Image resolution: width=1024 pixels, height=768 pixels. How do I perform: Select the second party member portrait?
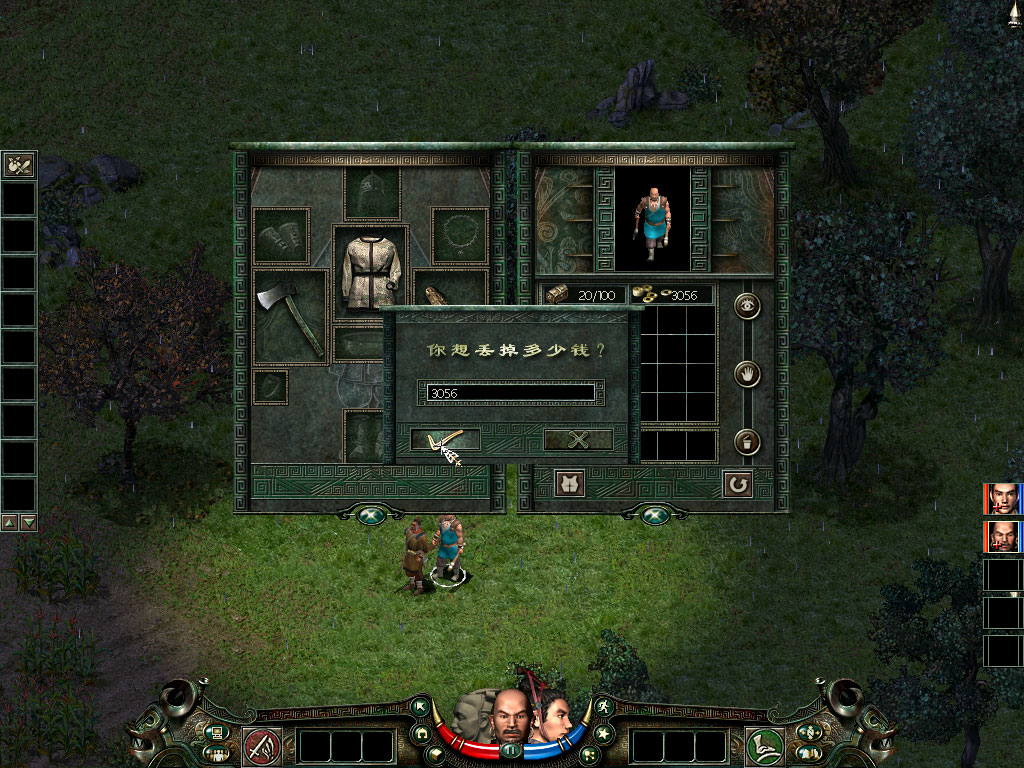point(1003,536)
